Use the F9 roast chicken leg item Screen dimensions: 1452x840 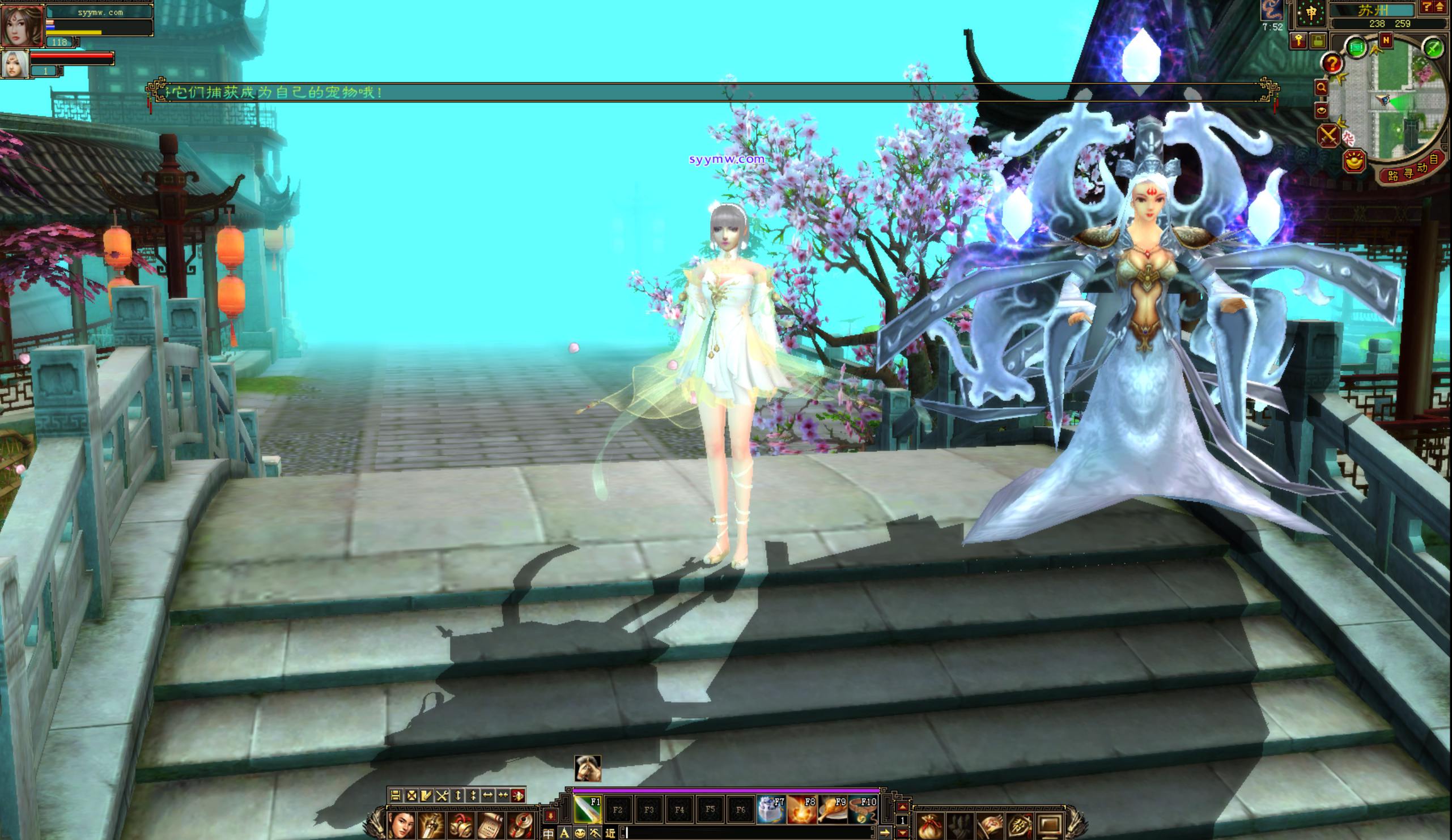(831, 810)
